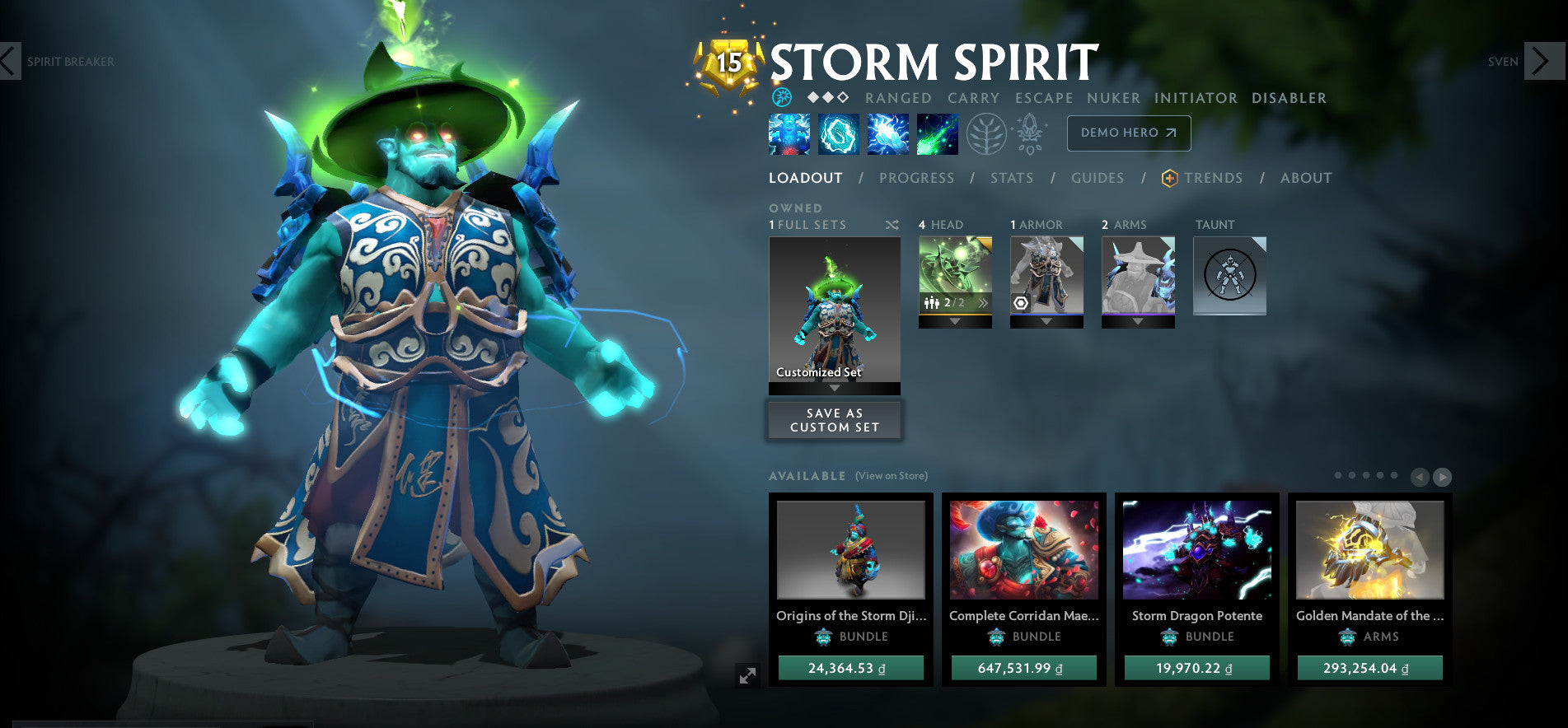Viewport: 1568px width, 728px height.
Task: Open the View on Store link
Action: (x=892, y=476)
